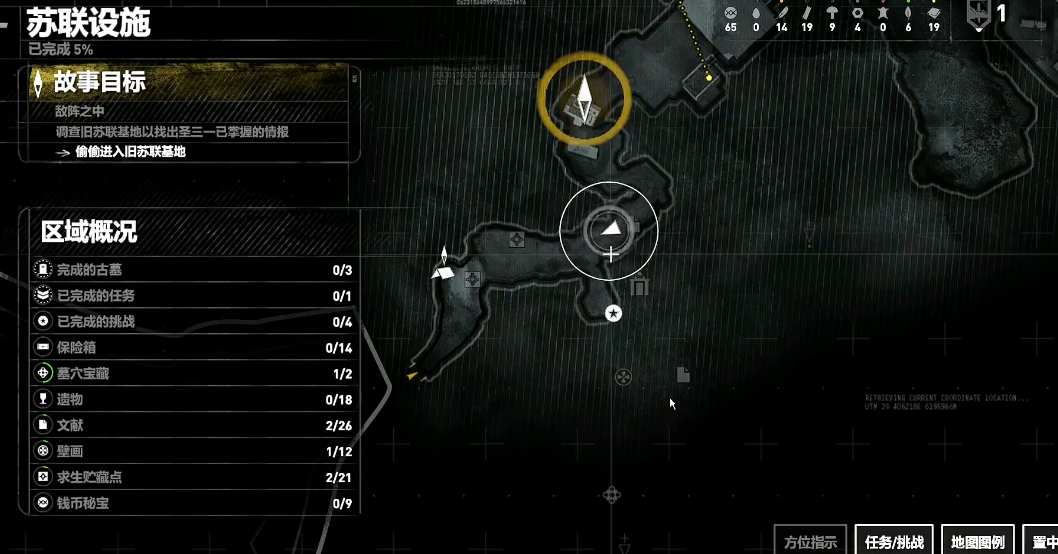
Task: Select the monolith pillar marker on map
Action: pyautogui.click(x=640, y=288)
